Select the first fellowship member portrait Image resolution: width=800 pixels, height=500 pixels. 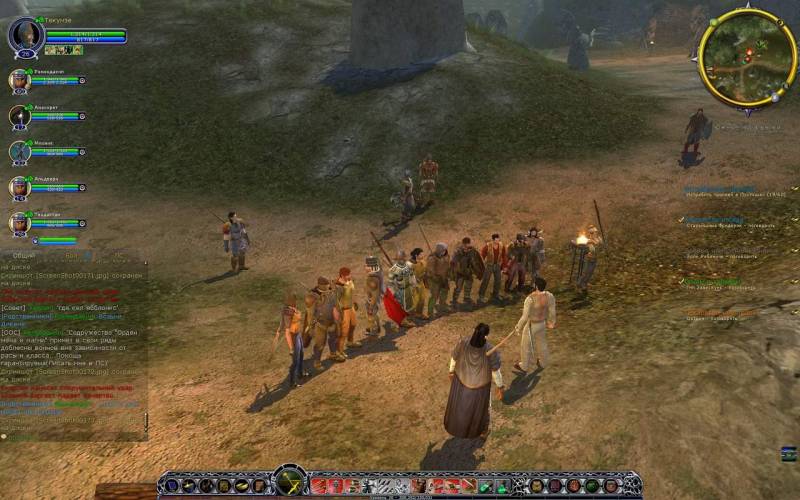tap(19, 81)
